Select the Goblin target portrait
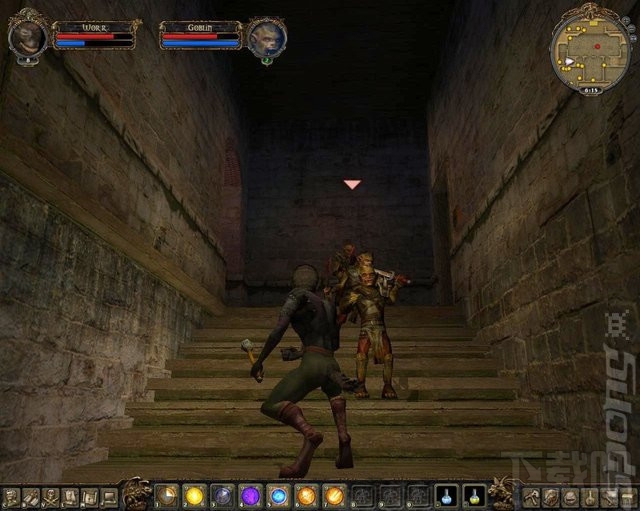The width and height of the screenshot is (640, 511). pos(267,38)
